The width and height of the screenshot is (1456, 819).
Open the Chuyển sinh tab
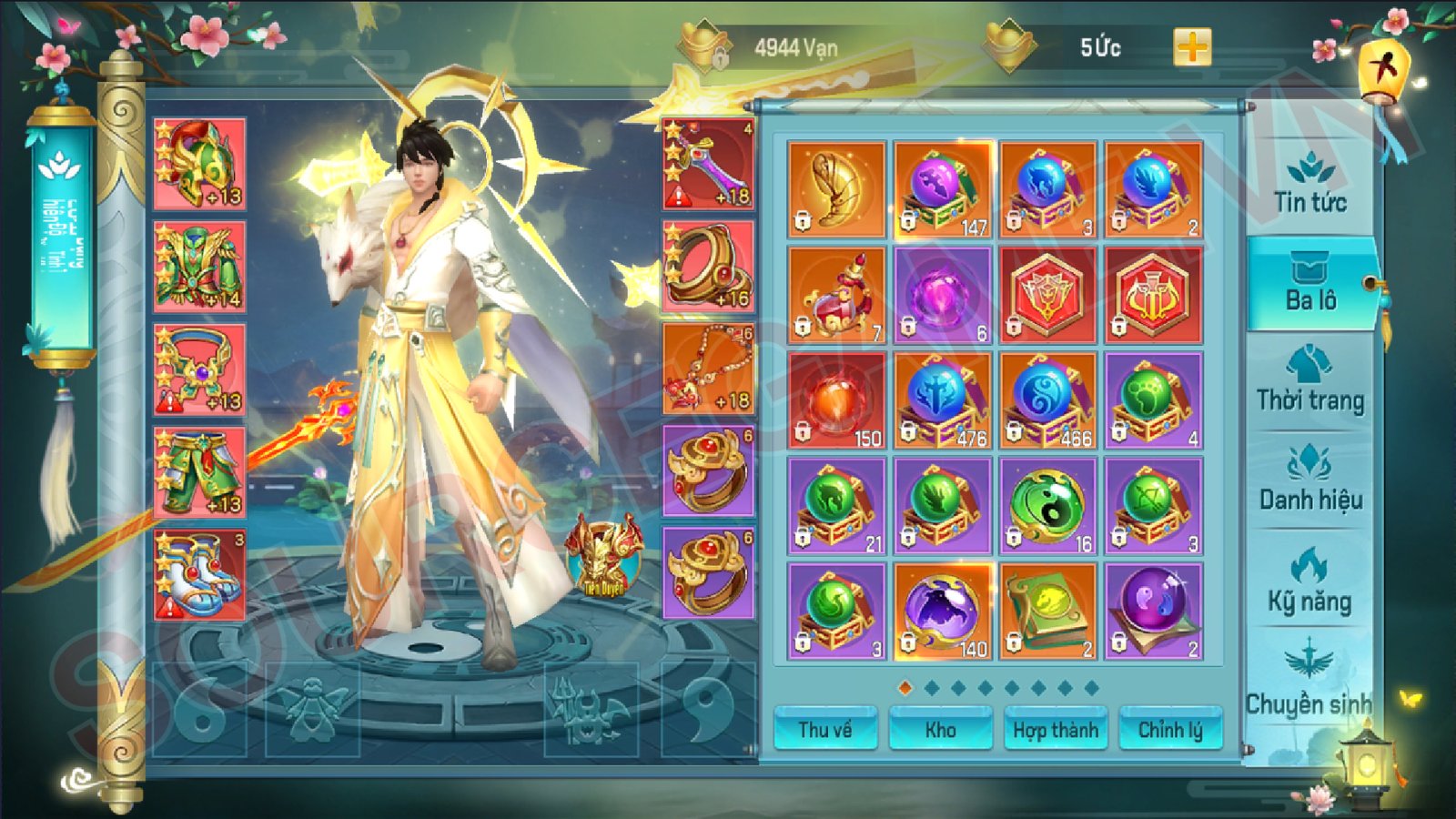click(x=1308, y=682)
